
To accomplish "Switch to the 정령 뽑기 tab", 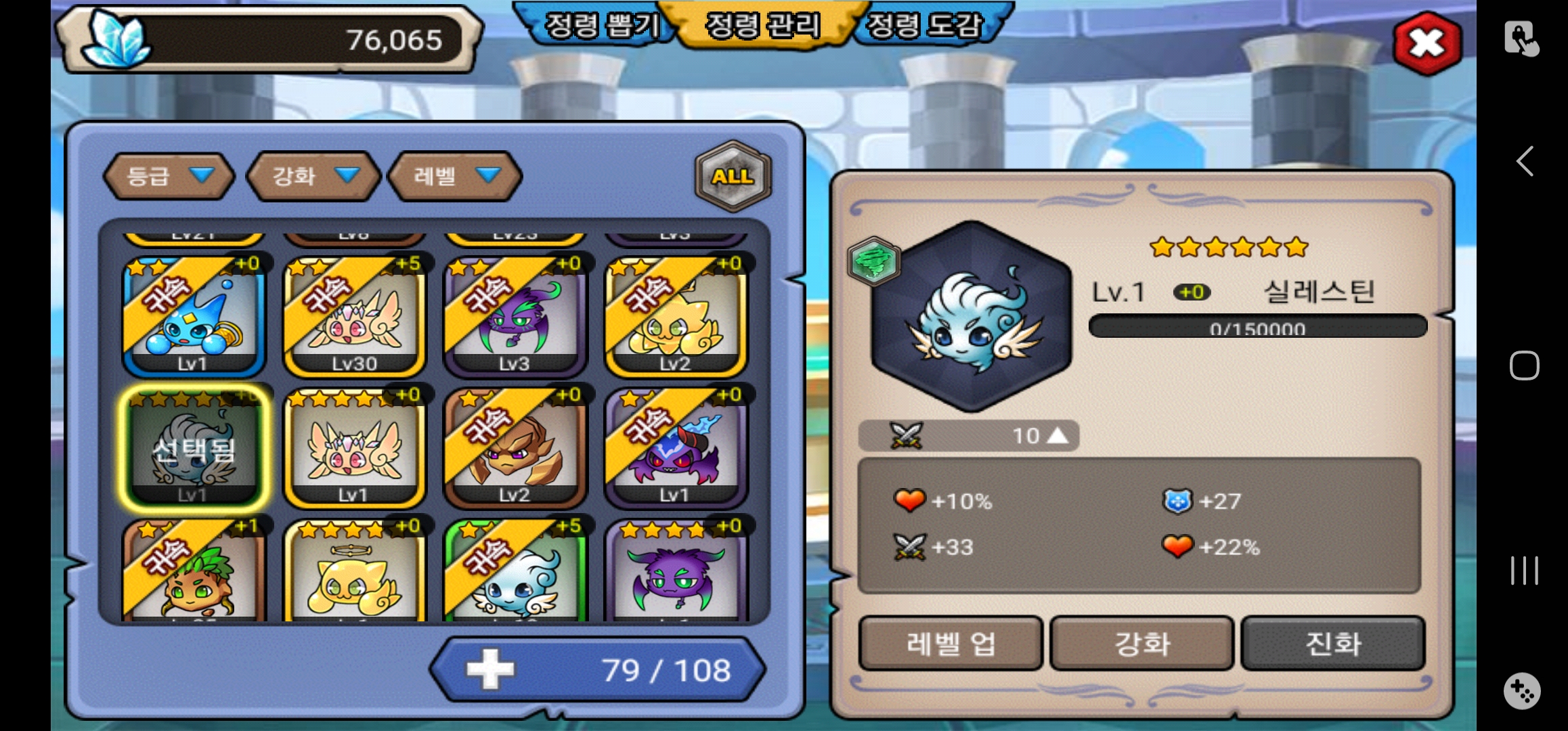I will 601,26.
